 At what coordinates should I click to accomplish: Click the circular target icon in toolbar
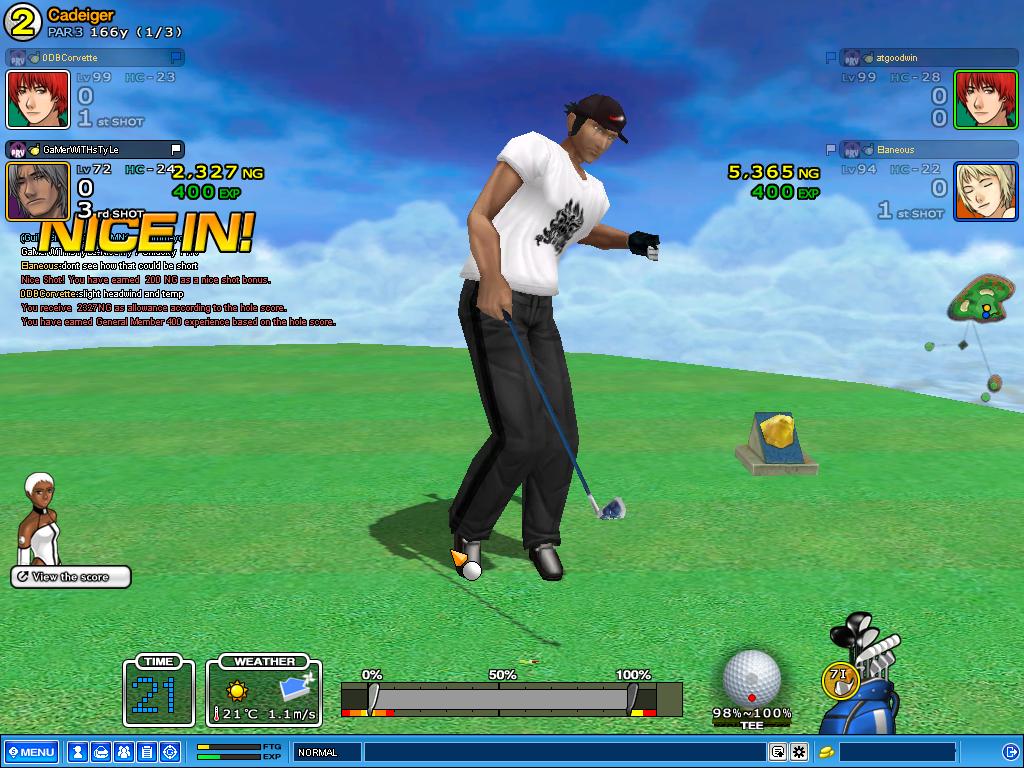(170, 752)
